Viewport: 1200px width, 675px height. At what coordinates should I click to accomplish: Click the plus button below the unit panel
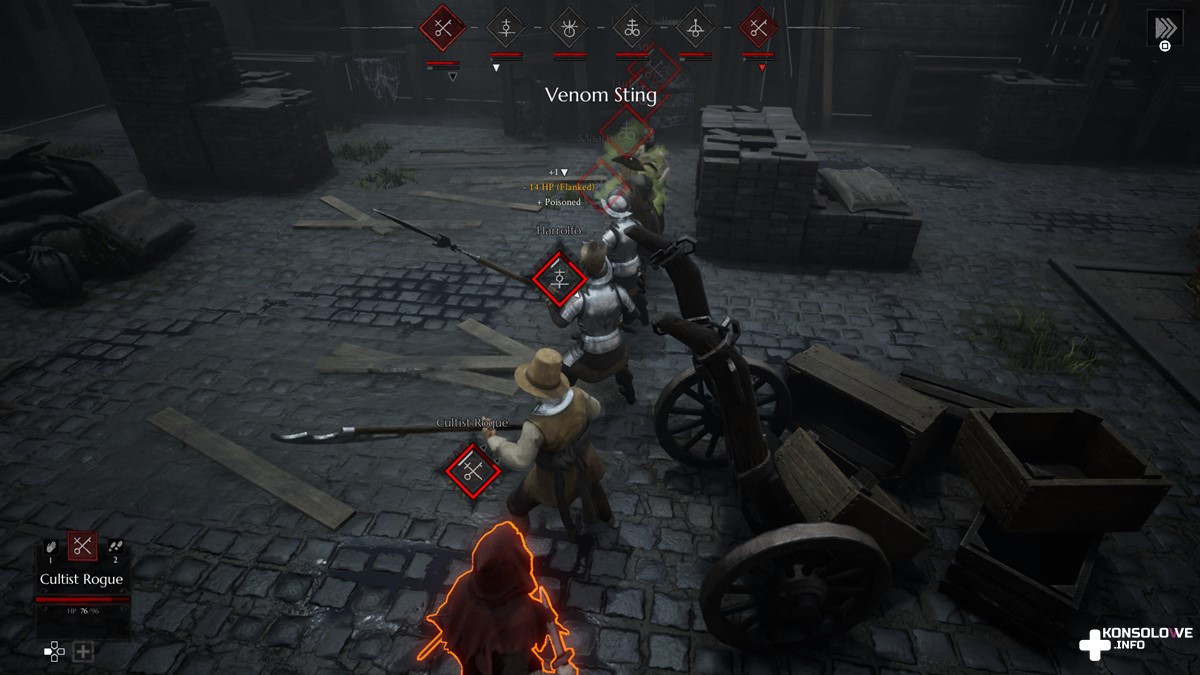tap(83, 652)
